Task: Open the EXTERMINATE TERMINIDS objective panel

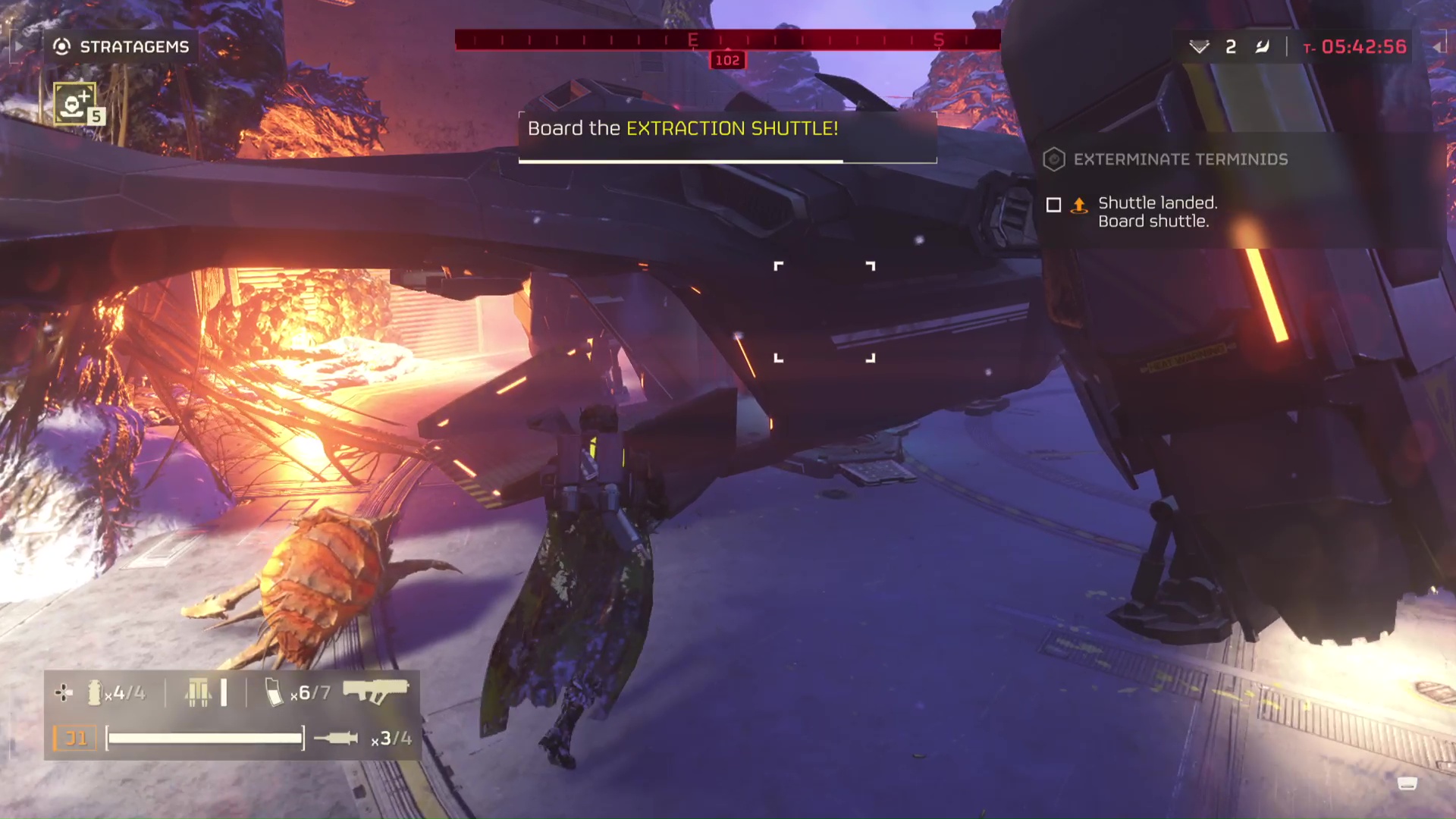Action: tap(1180, 160)
